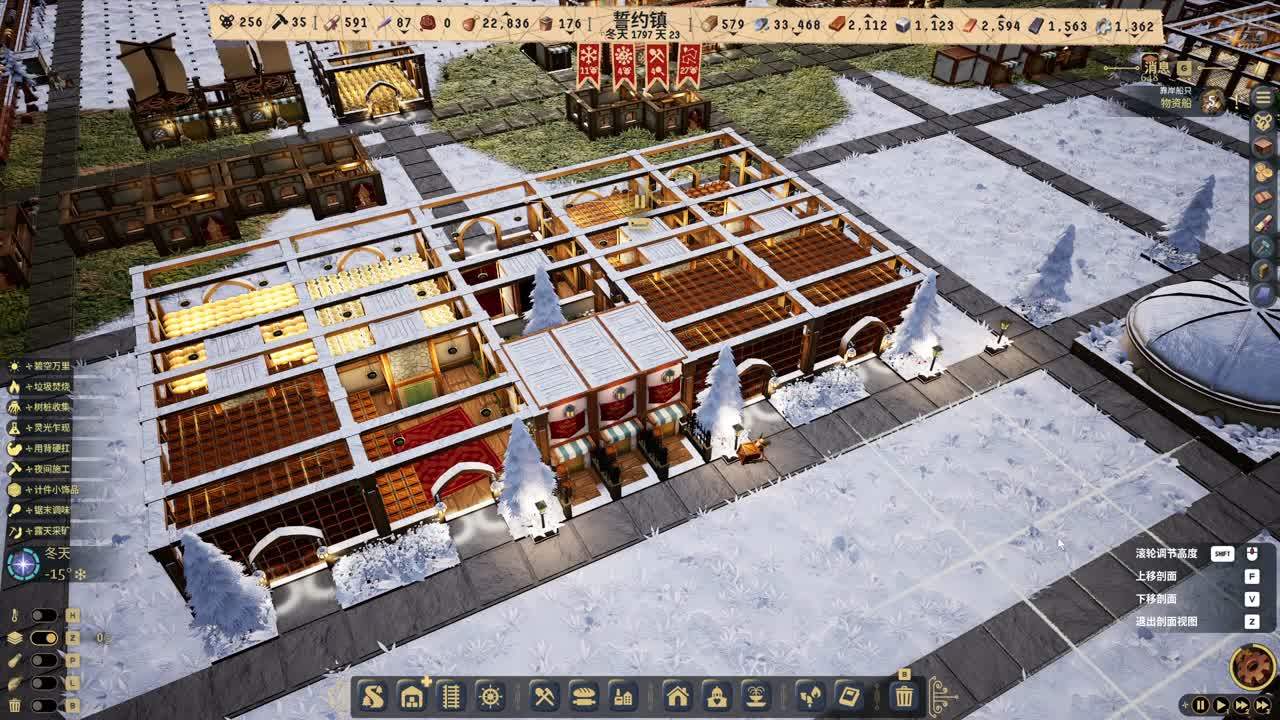
Task: Activate the trash can demolish tool
Action: [904, 696]
